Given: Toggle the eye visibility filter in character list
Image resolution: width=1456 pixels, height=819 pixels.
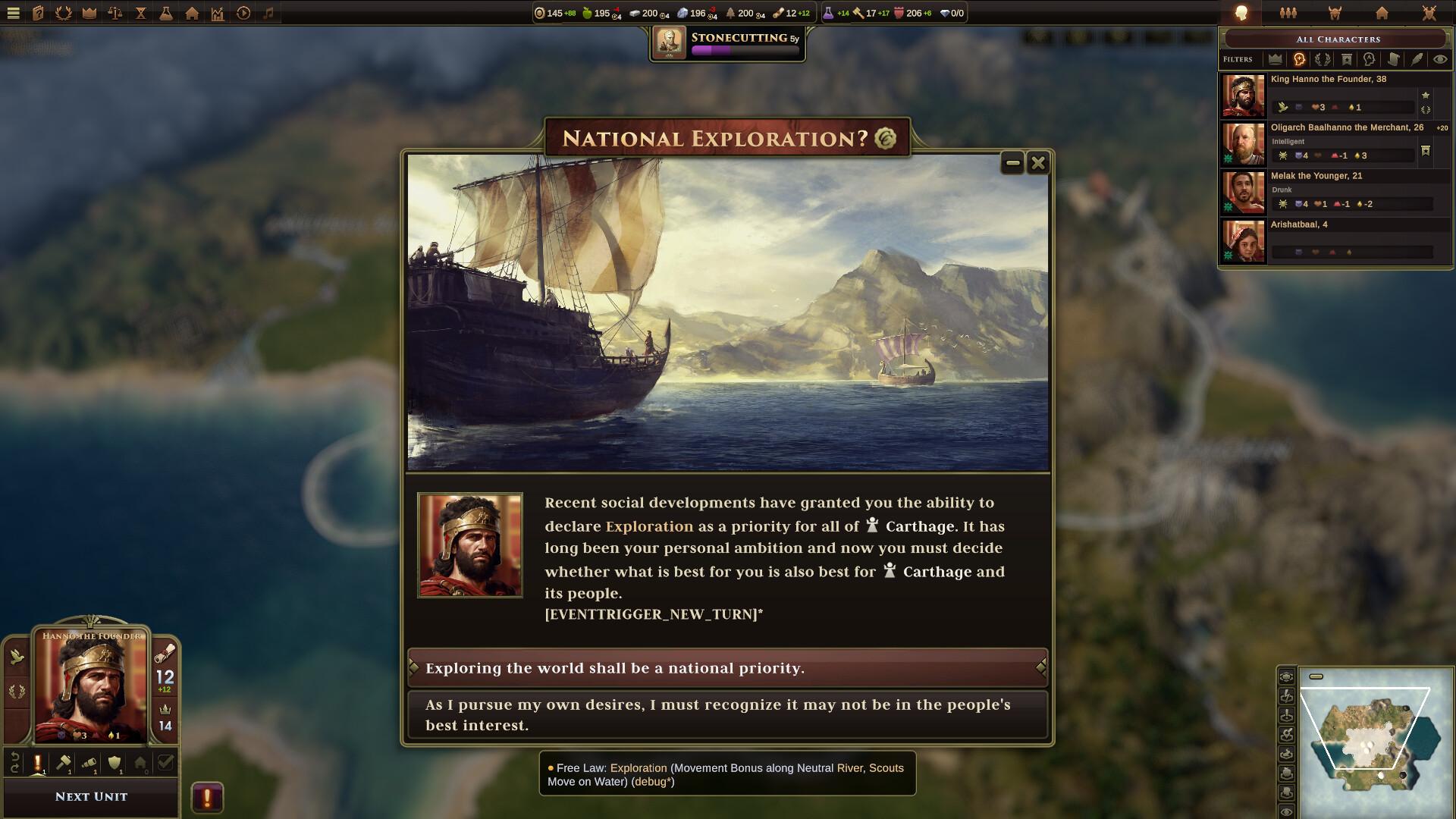Looking at the screenshot, I should coord(1440,59).
